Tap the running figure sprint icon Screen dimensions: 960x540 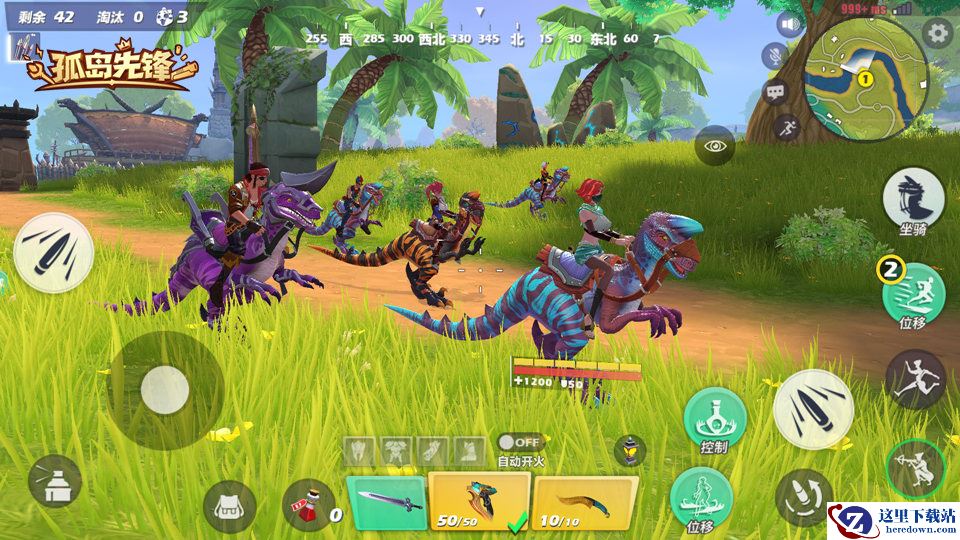tap(787, 127)
